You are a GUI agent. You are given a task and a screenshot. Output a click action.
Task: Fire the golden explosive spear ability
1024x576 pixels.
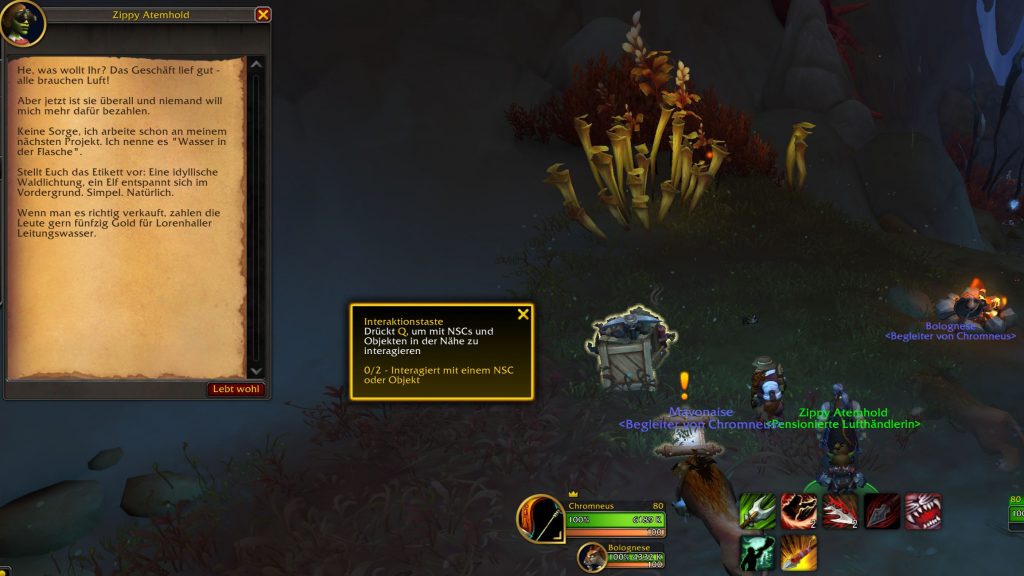798,553
